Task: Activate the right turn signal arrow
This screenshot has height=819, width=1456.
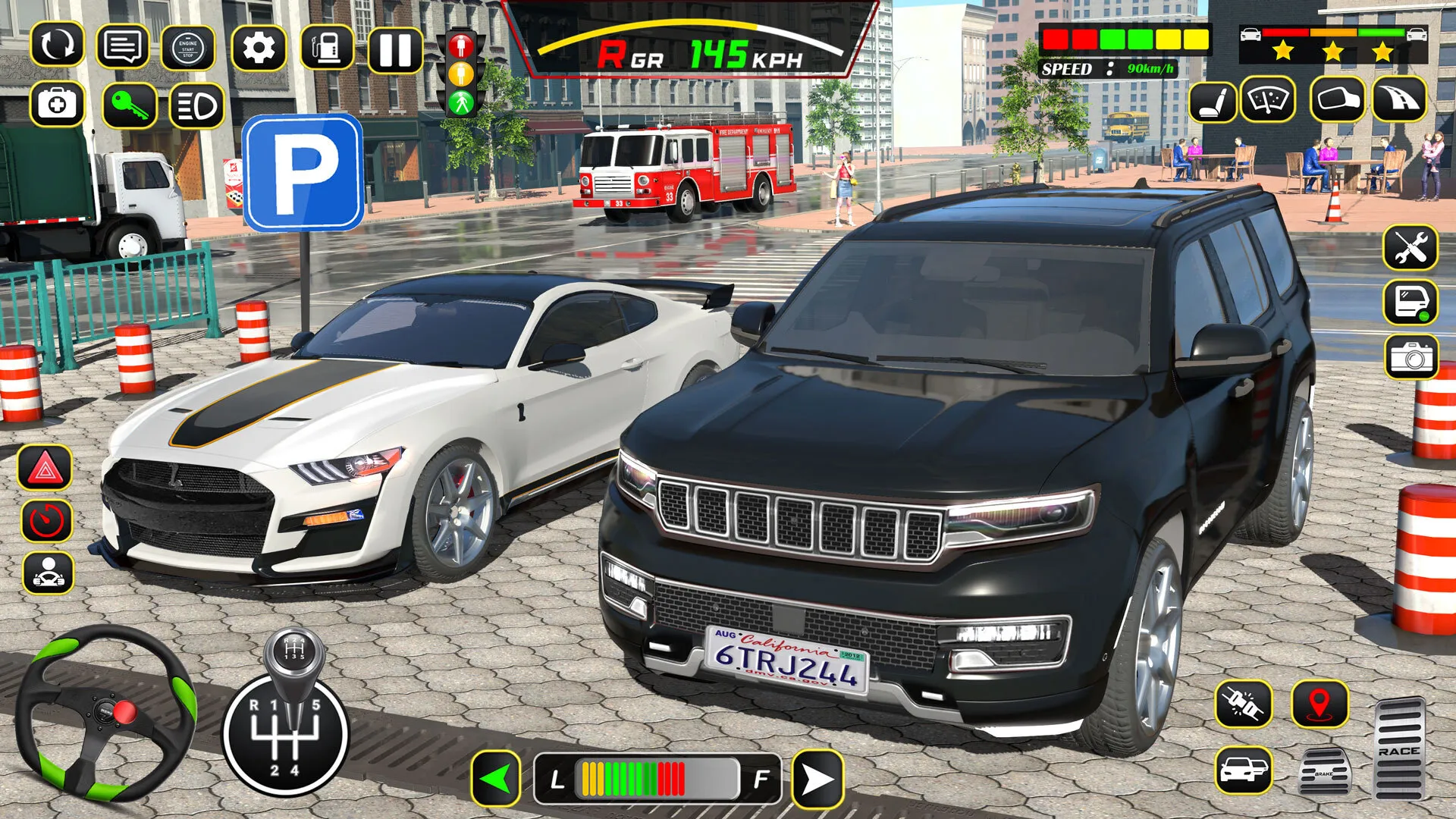Action: click(817, 778)
